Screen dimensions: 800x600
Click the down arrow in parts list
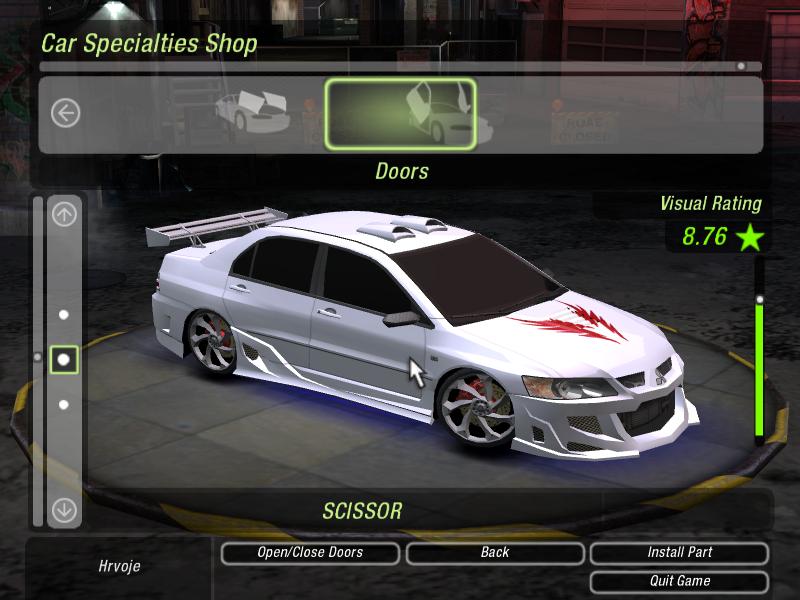tap(64, 510)
